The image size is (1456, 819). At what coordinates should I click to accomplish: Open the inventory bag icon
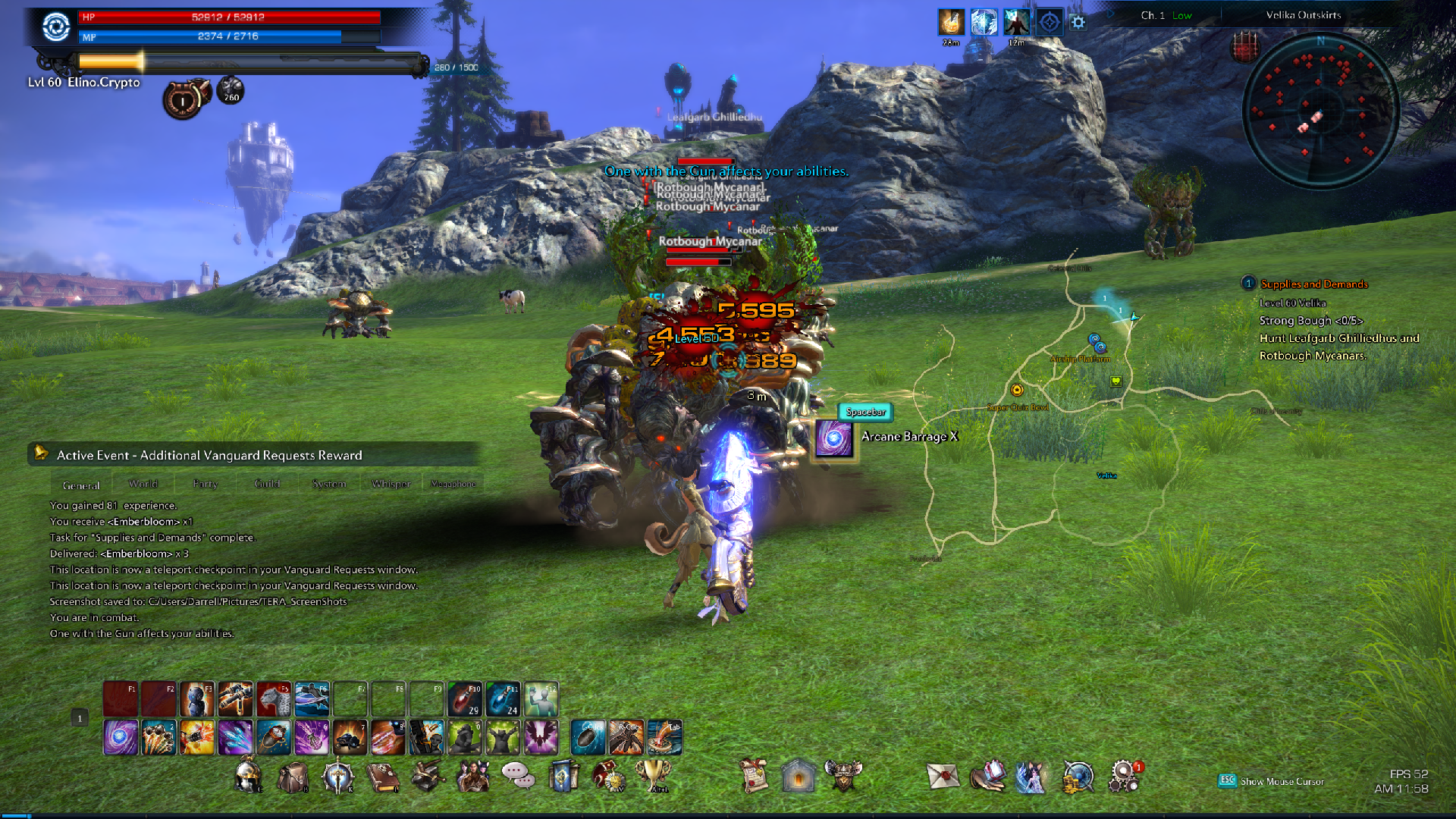(293, 777)
